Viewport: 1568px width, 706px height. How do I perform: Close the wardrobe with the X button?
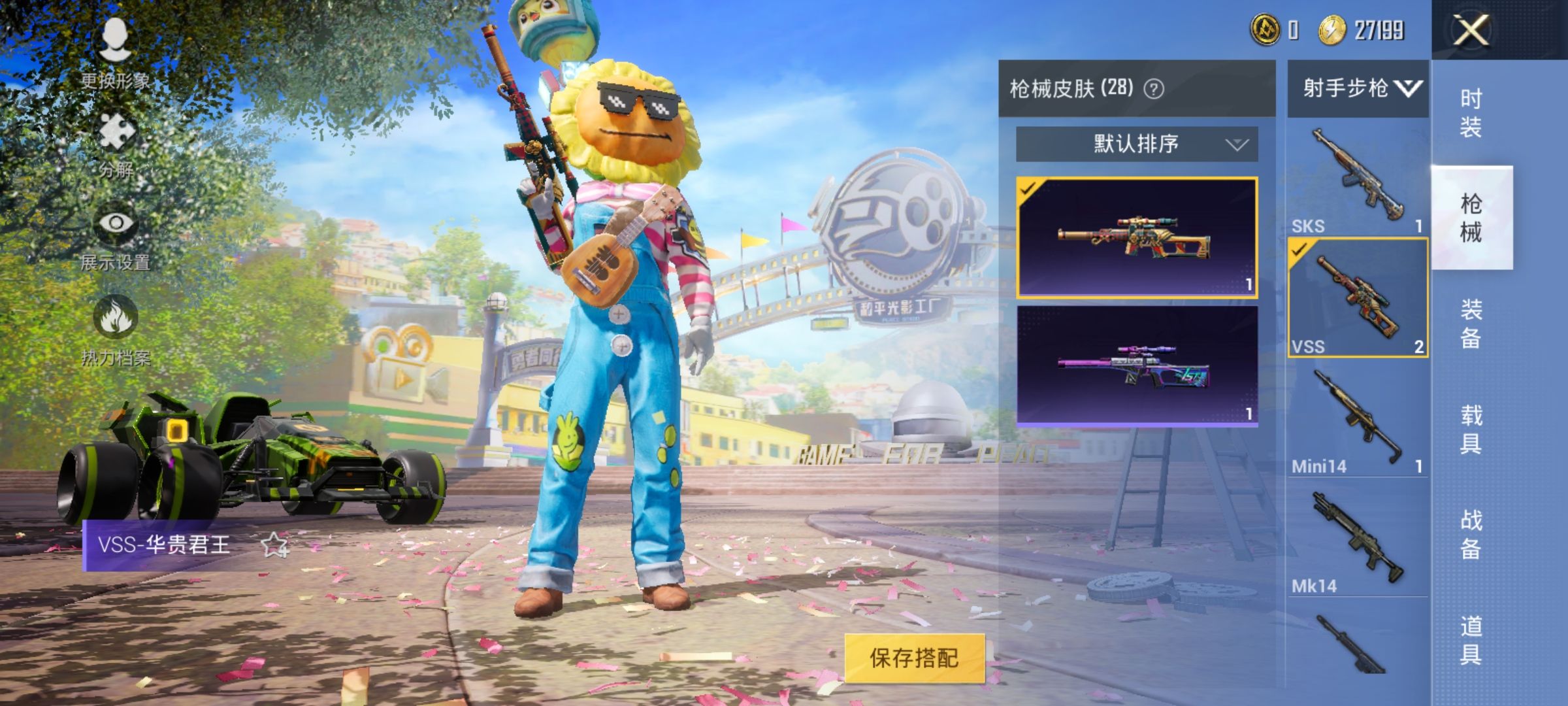point(1471,30)
